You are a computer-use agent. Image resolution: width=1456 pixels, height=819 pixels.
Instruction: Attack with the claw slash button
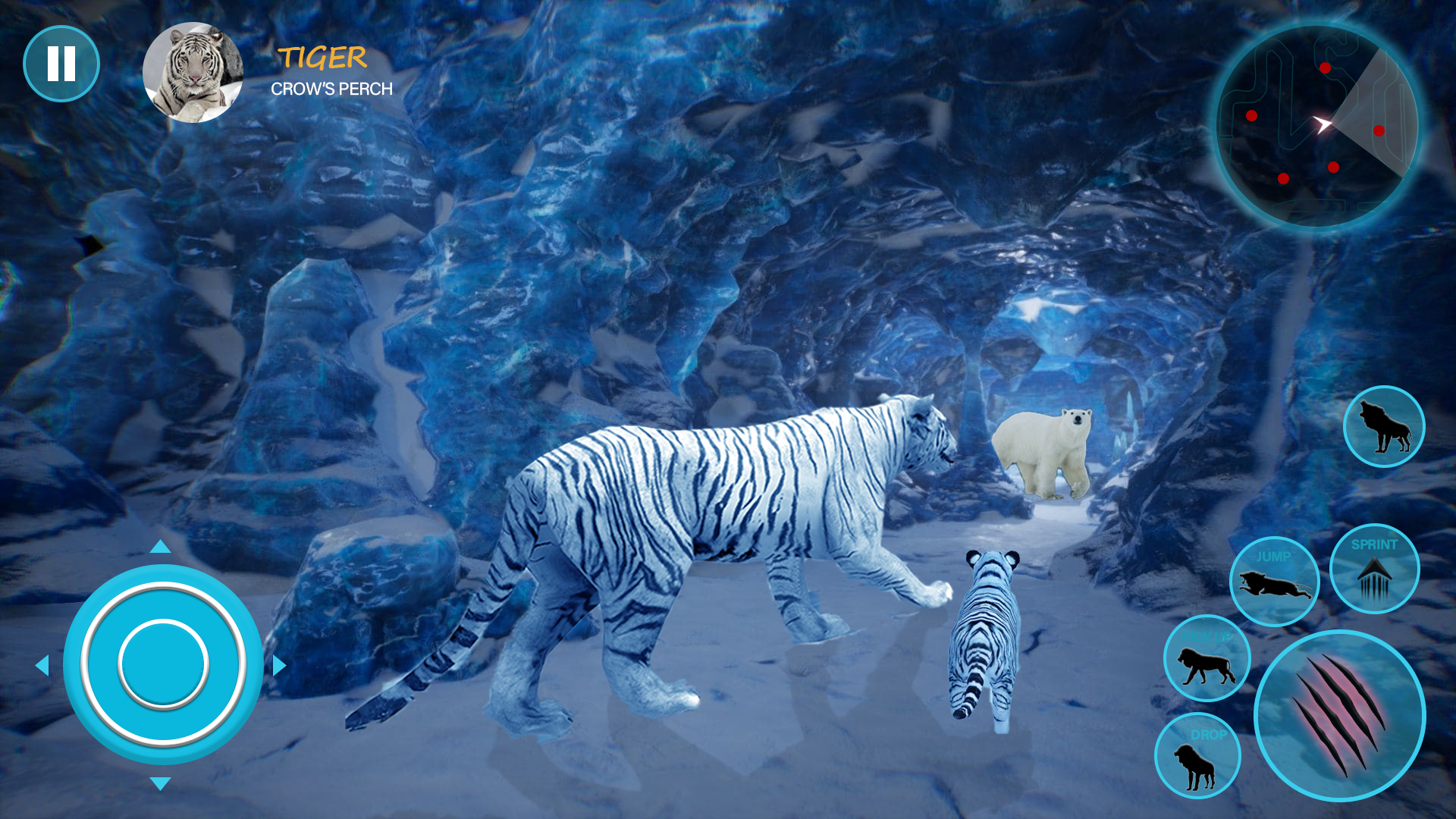click(x=1339, y=715)
